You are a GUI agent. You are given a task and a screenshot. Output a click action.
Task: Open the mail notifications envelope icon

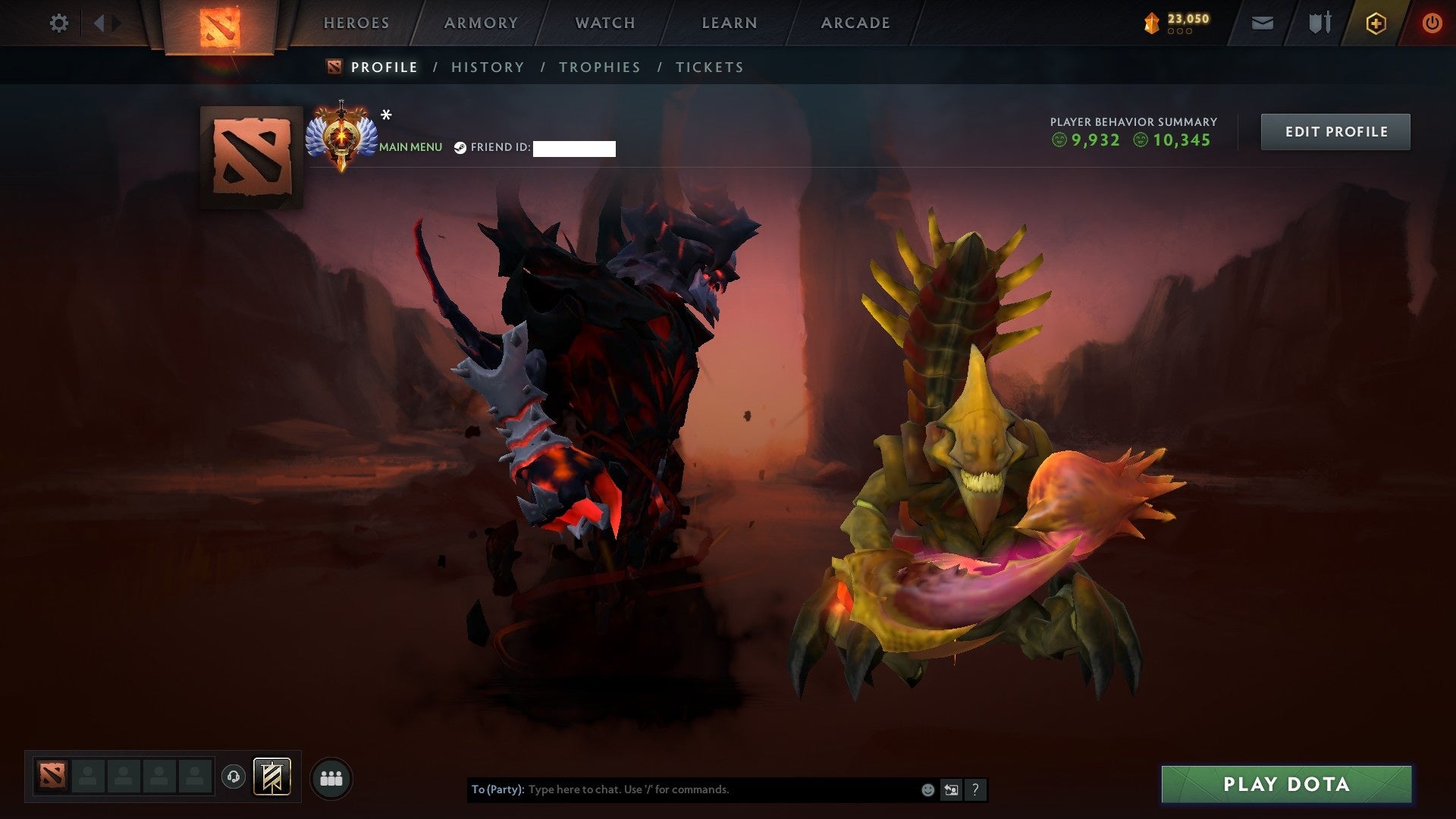tap(1262, 24)
